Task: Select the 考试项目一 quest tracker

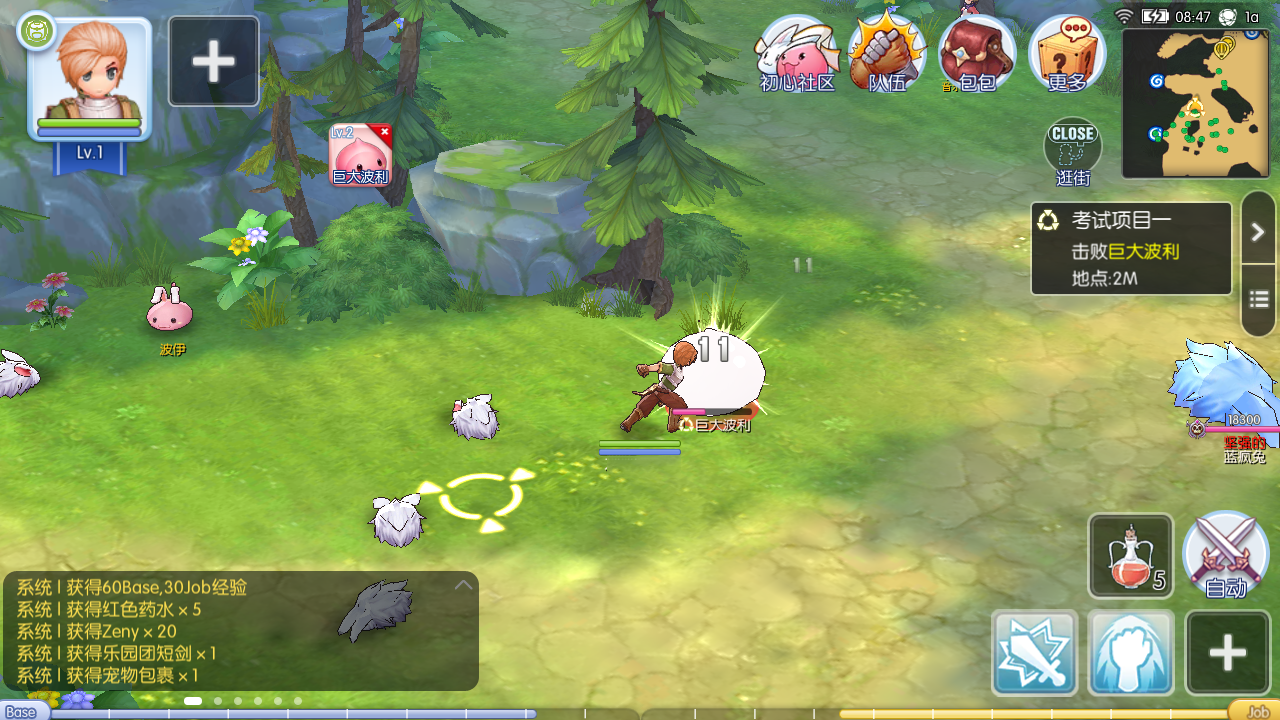Action: coord(1131,249)
